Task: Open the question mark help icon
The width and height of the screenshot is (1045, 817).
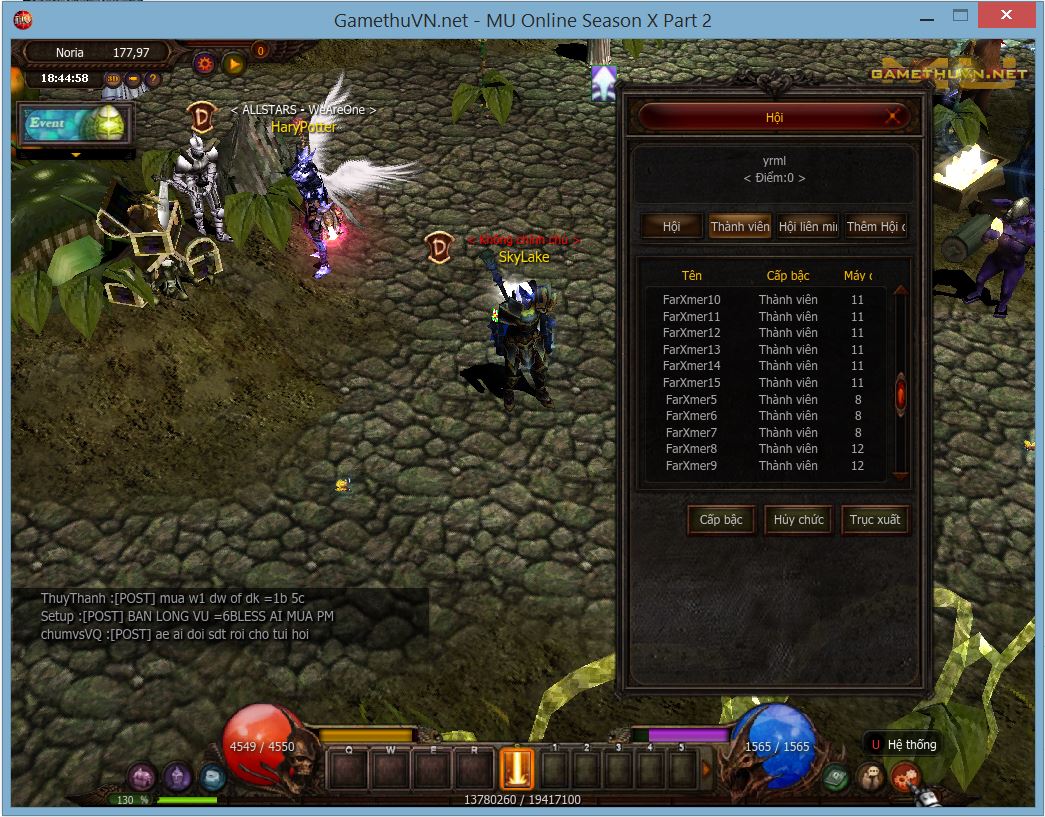Action: [153, 79]
